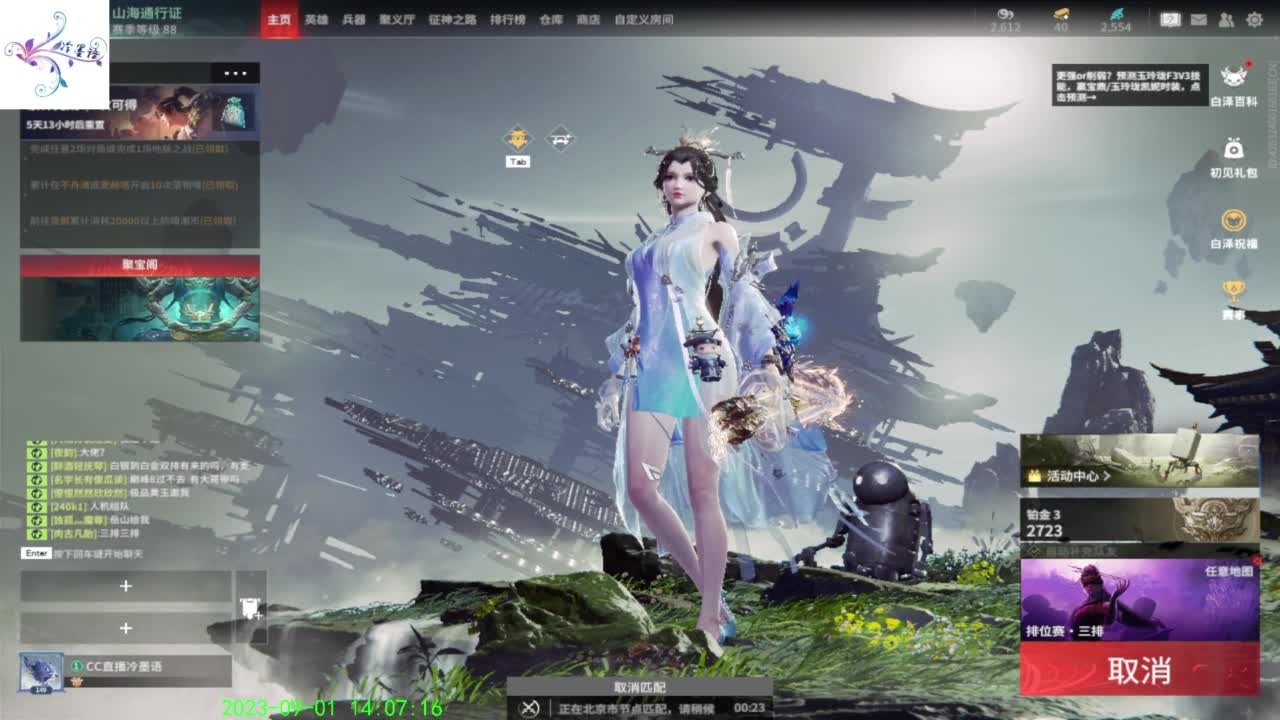Click the crown icon beside 活动中心
Viewport: 1280px width, 720px height.
click(x=1036, y=477)
